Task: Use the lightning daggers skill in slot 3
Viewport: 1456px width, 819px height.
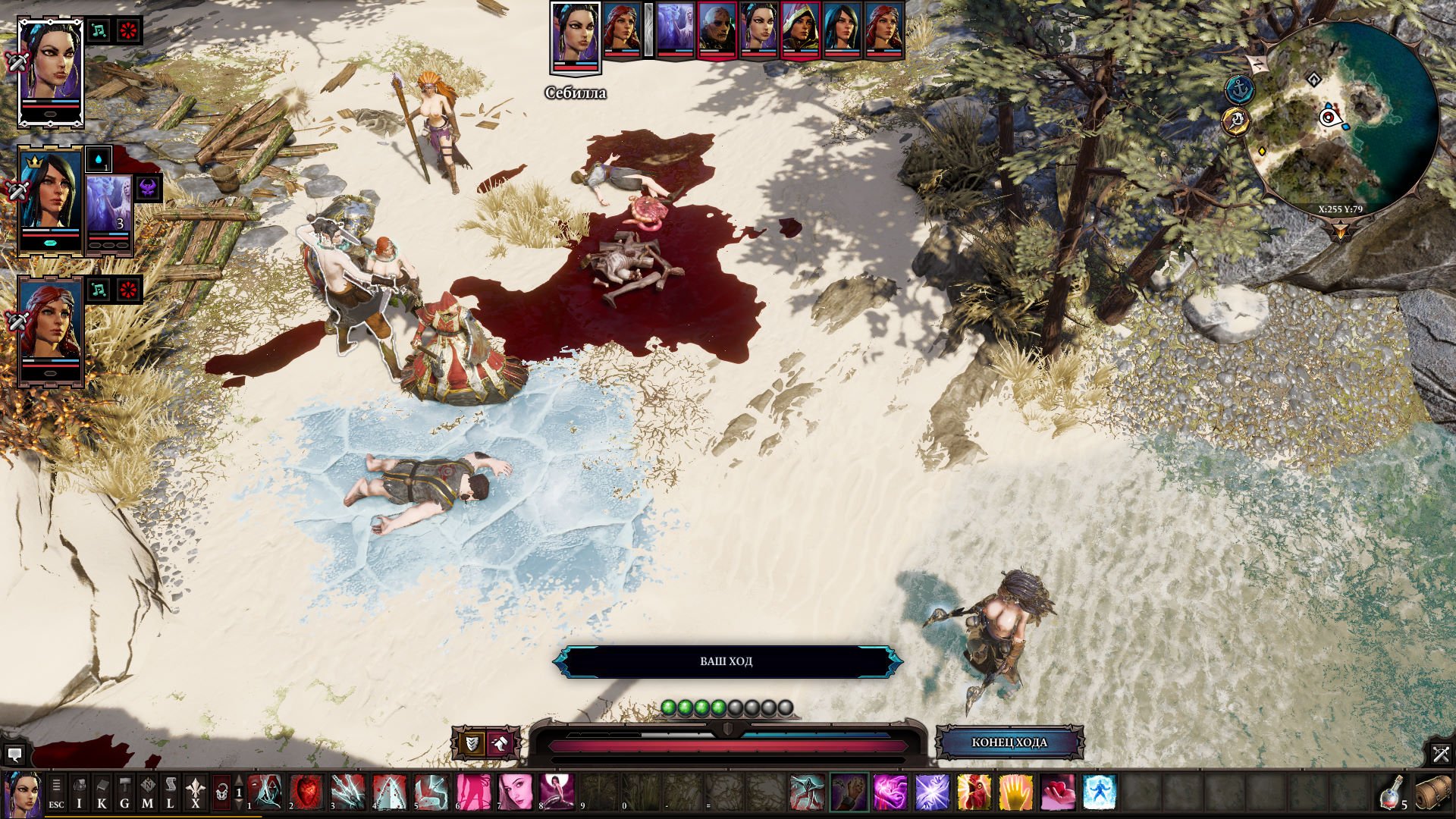Action: point(348,792)
